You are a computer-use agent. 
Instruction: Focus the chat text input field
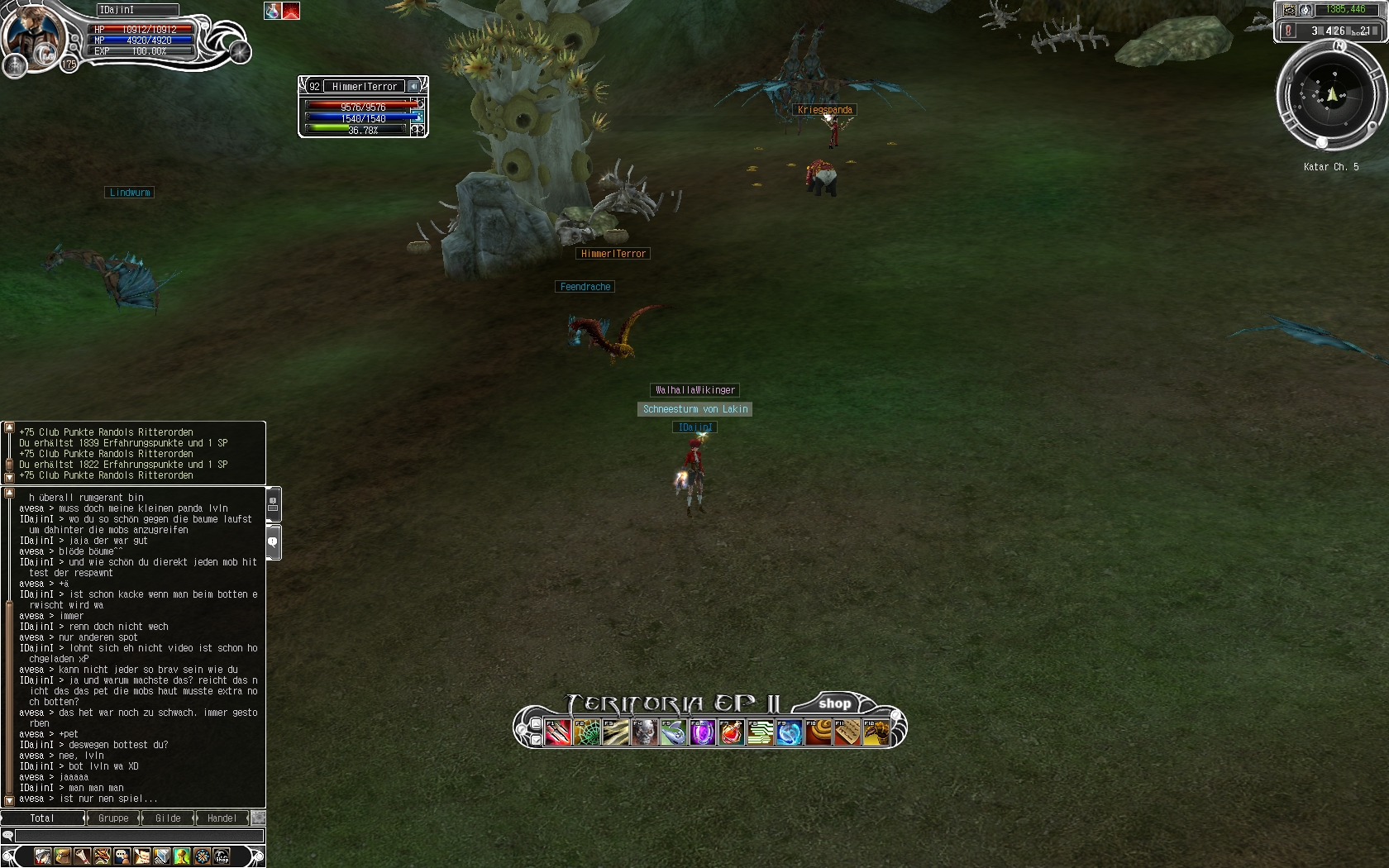click(139, 836)
